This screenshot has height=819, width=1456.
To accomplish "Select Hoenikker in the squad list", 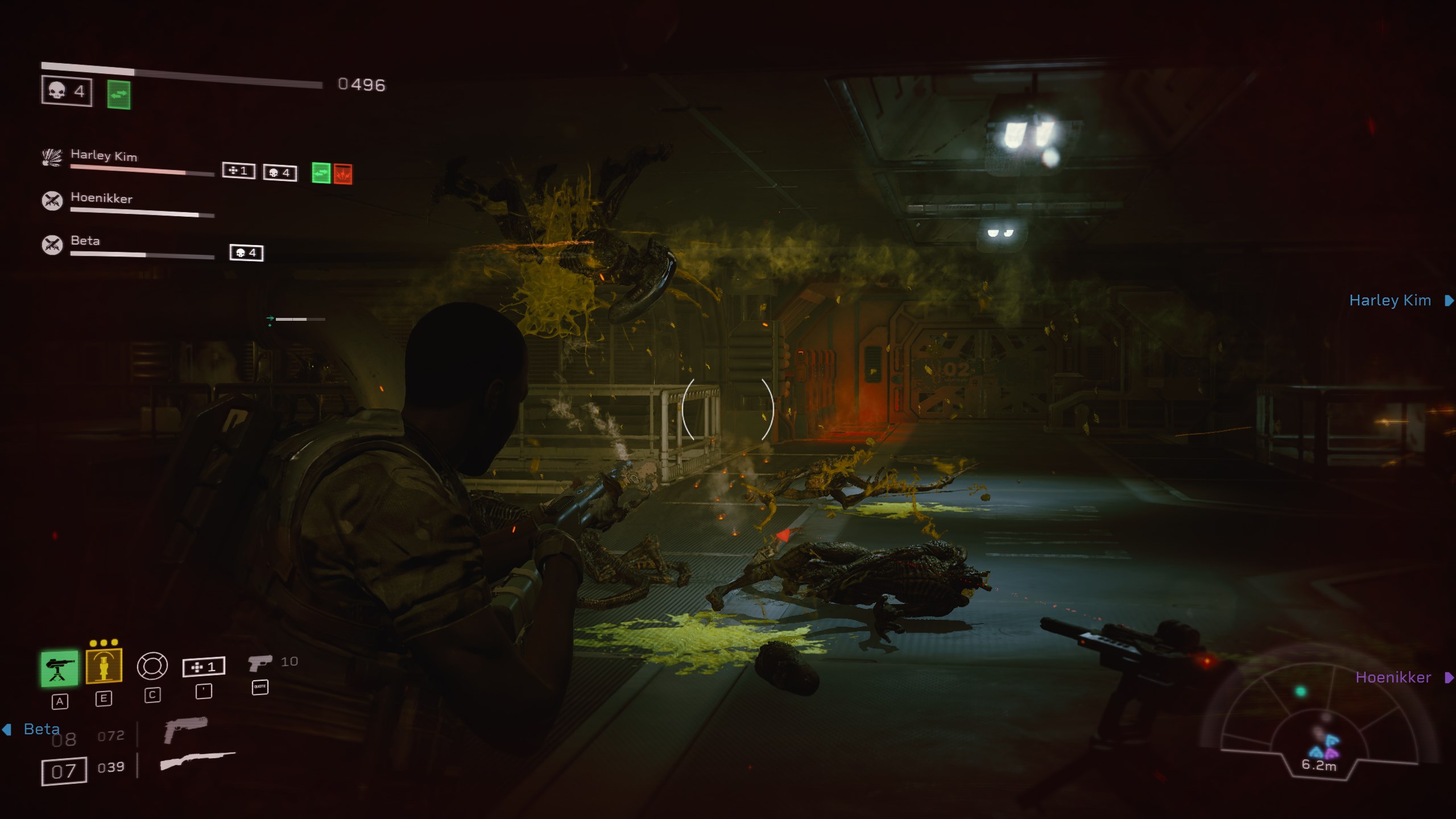I will [101, 198].
